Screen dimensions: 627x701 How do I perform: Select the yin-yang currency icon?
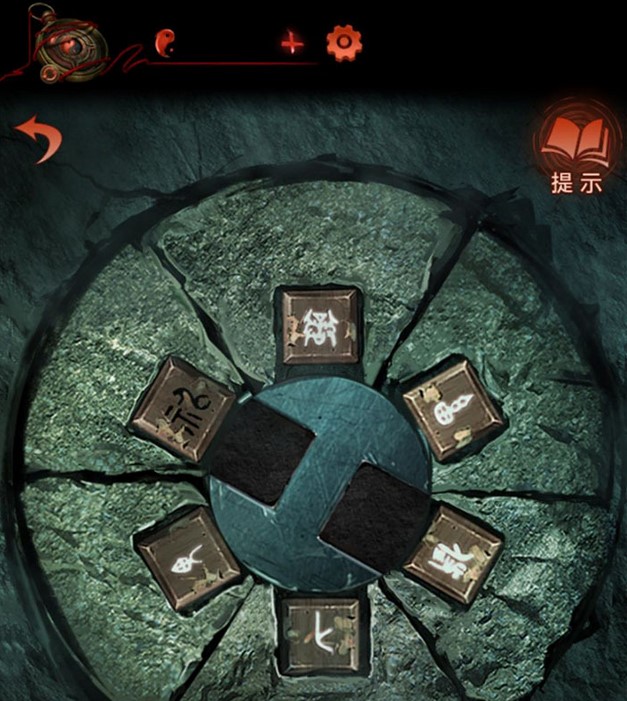(x=164, y=42)
